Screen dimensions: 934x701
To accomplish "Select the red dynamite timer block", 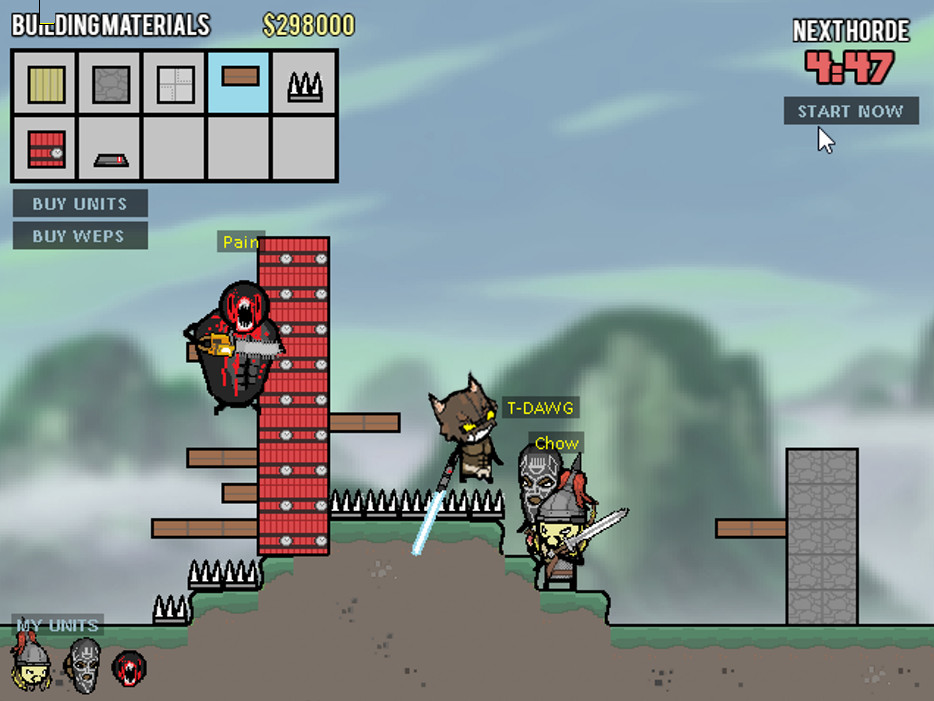I will pos(45,149).
